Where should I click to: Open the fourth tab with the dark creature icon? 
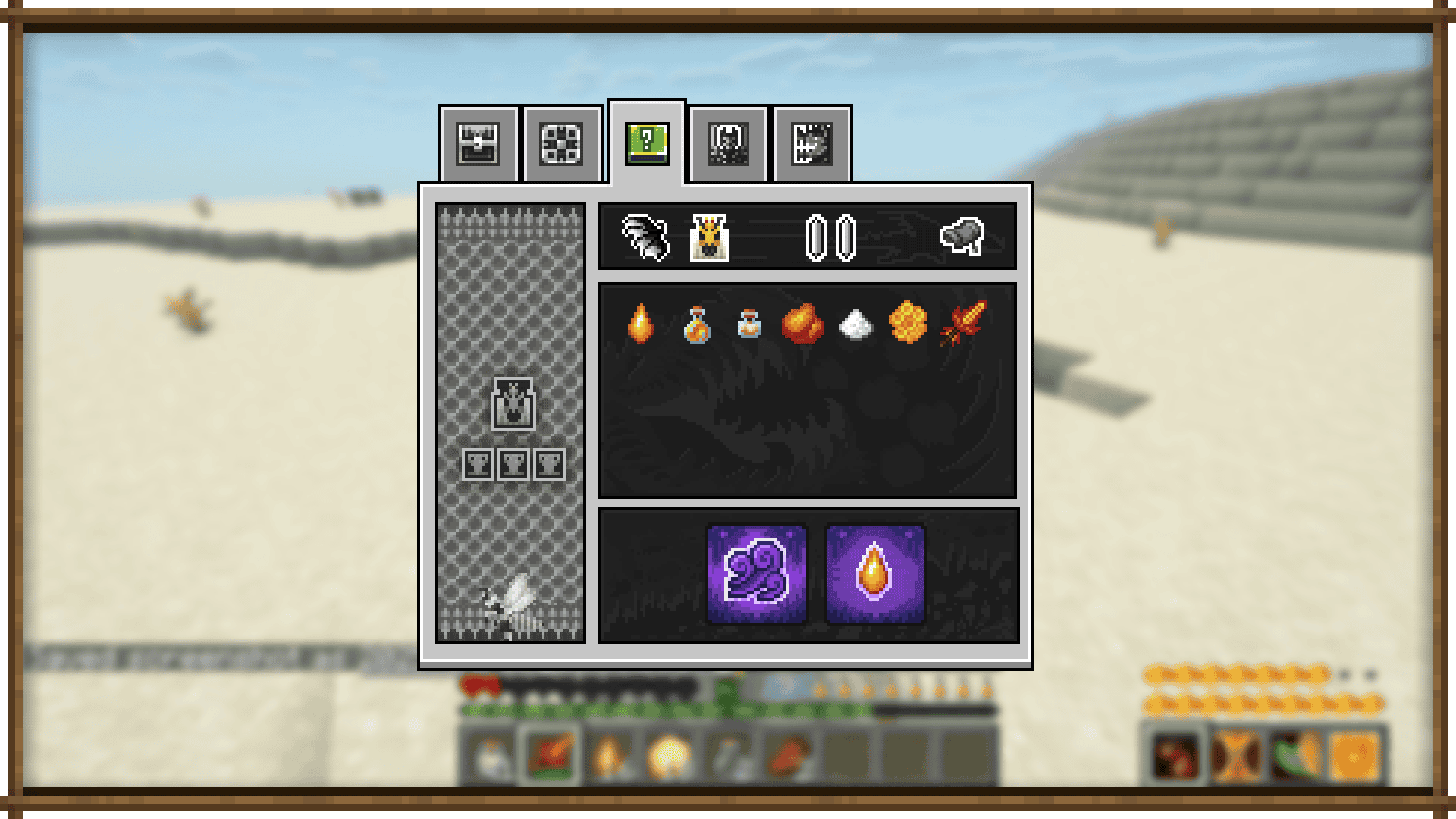pos(729,144)
